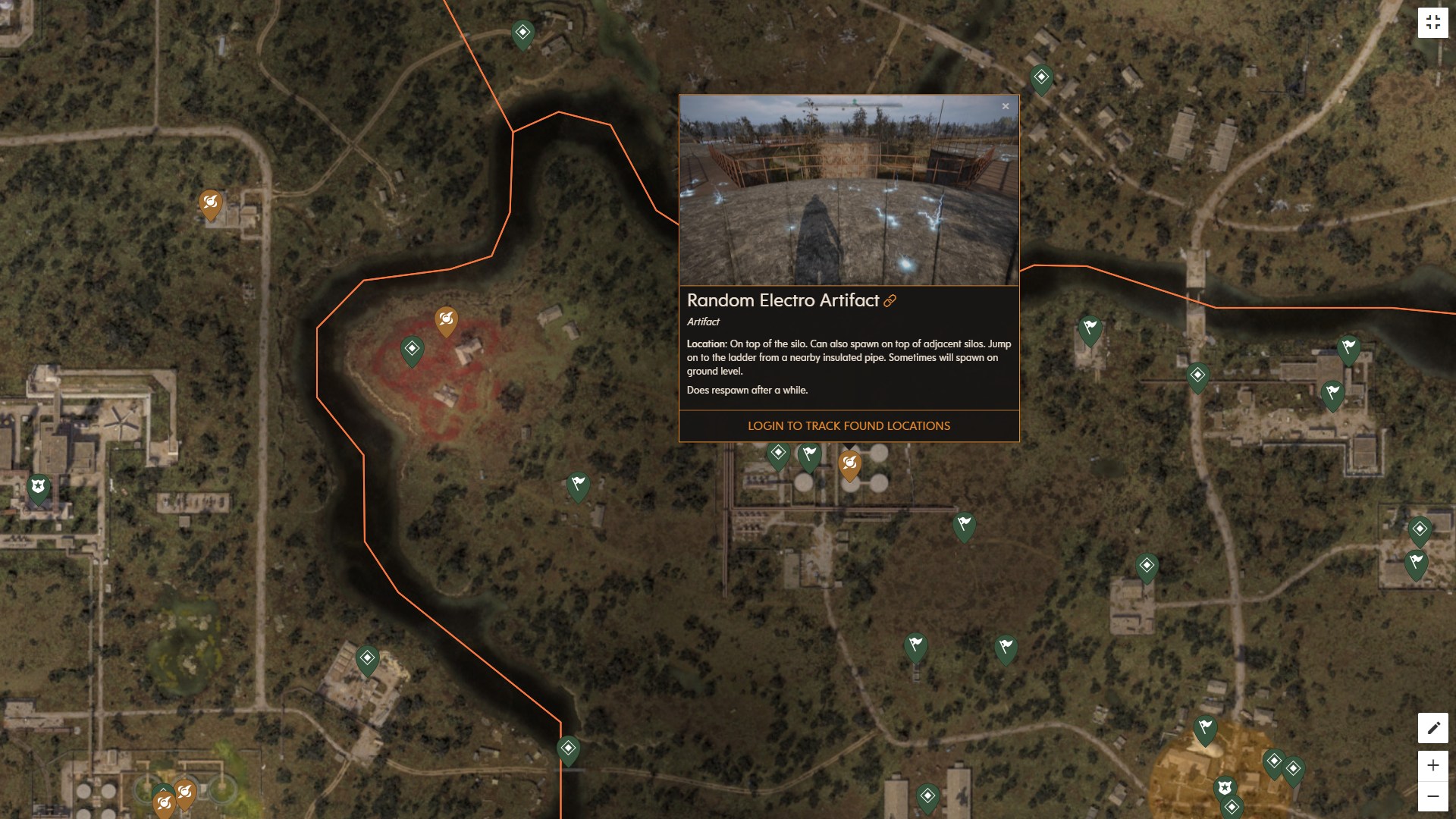This screenshot has width=1456, height=819.
Task: Zoom out with the minus button
Action: [x=1432, y=796]
